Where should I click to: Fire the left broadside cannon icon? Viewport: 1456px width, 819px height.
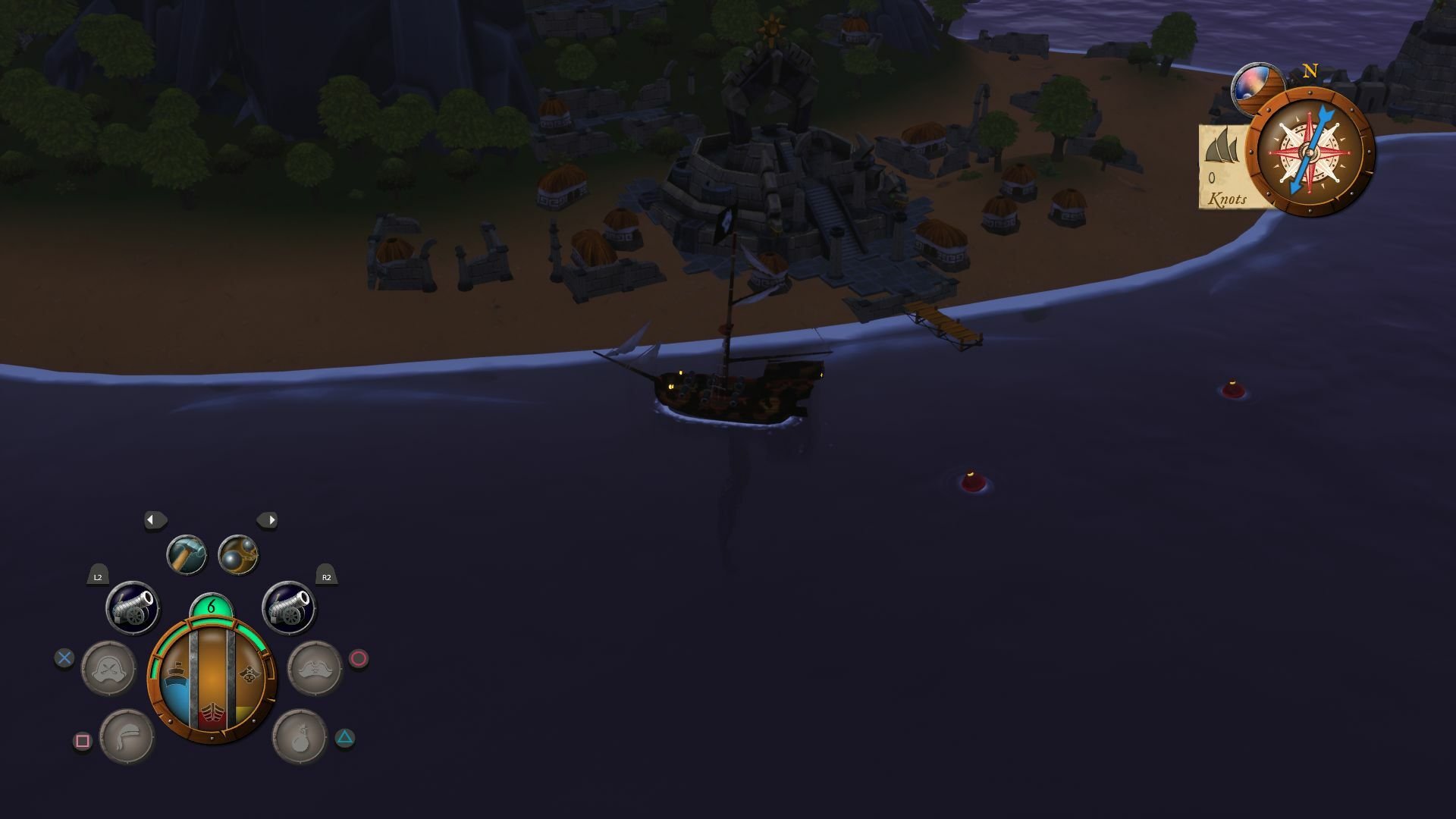tap(133, 608)
